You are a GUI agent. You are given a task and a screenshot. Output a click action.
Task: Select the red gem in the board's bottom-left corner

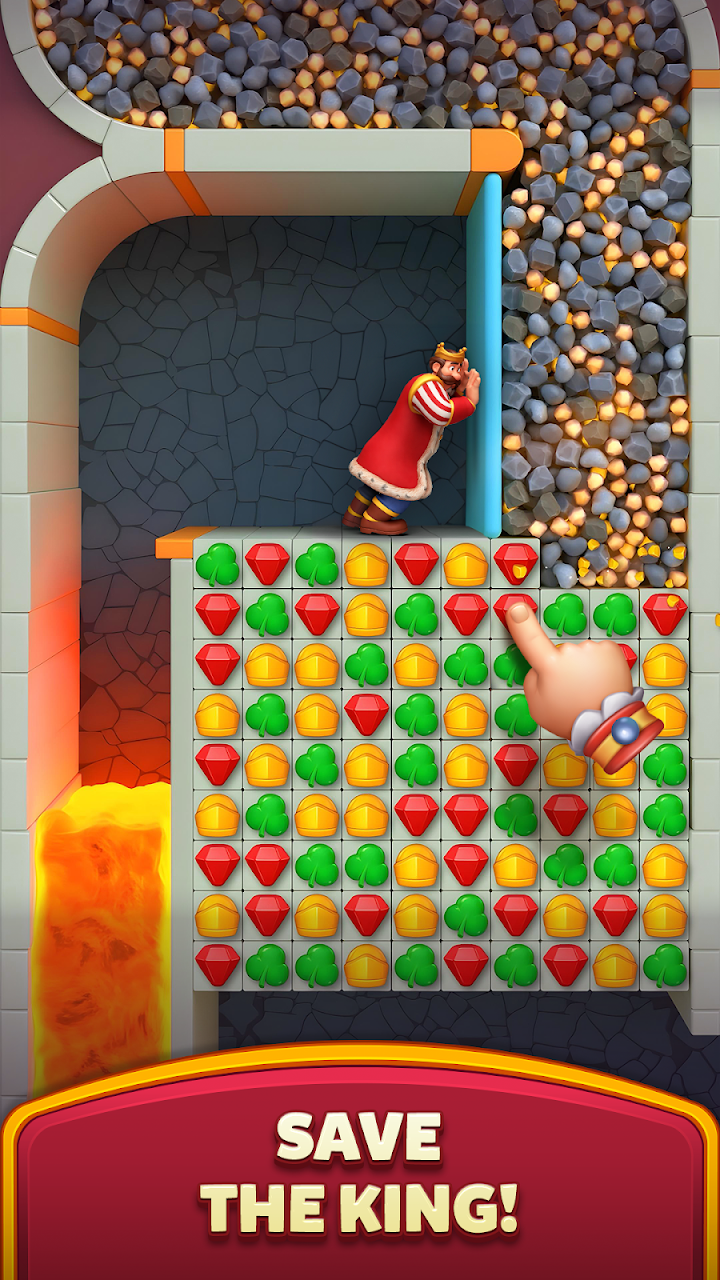(217, 965)
